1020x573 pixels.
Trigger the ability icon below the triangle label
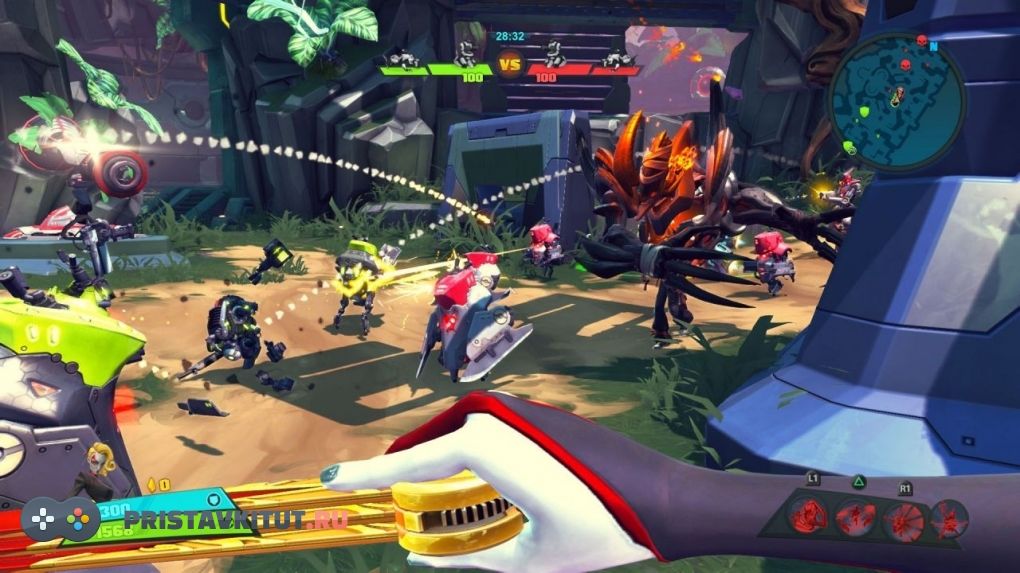(x=857, y=518)
